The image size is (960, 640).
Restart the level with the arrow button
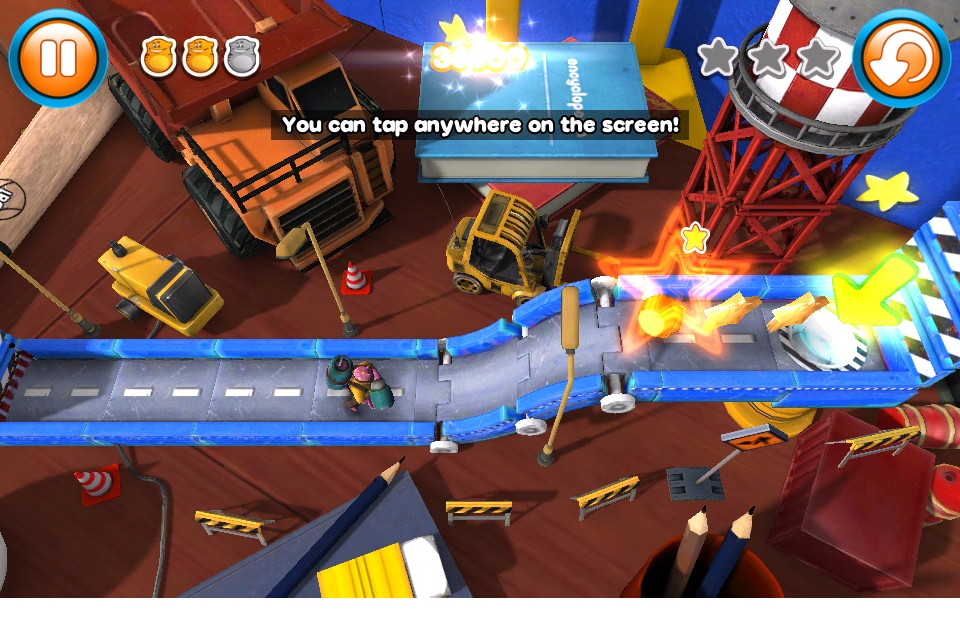[901, 57]
